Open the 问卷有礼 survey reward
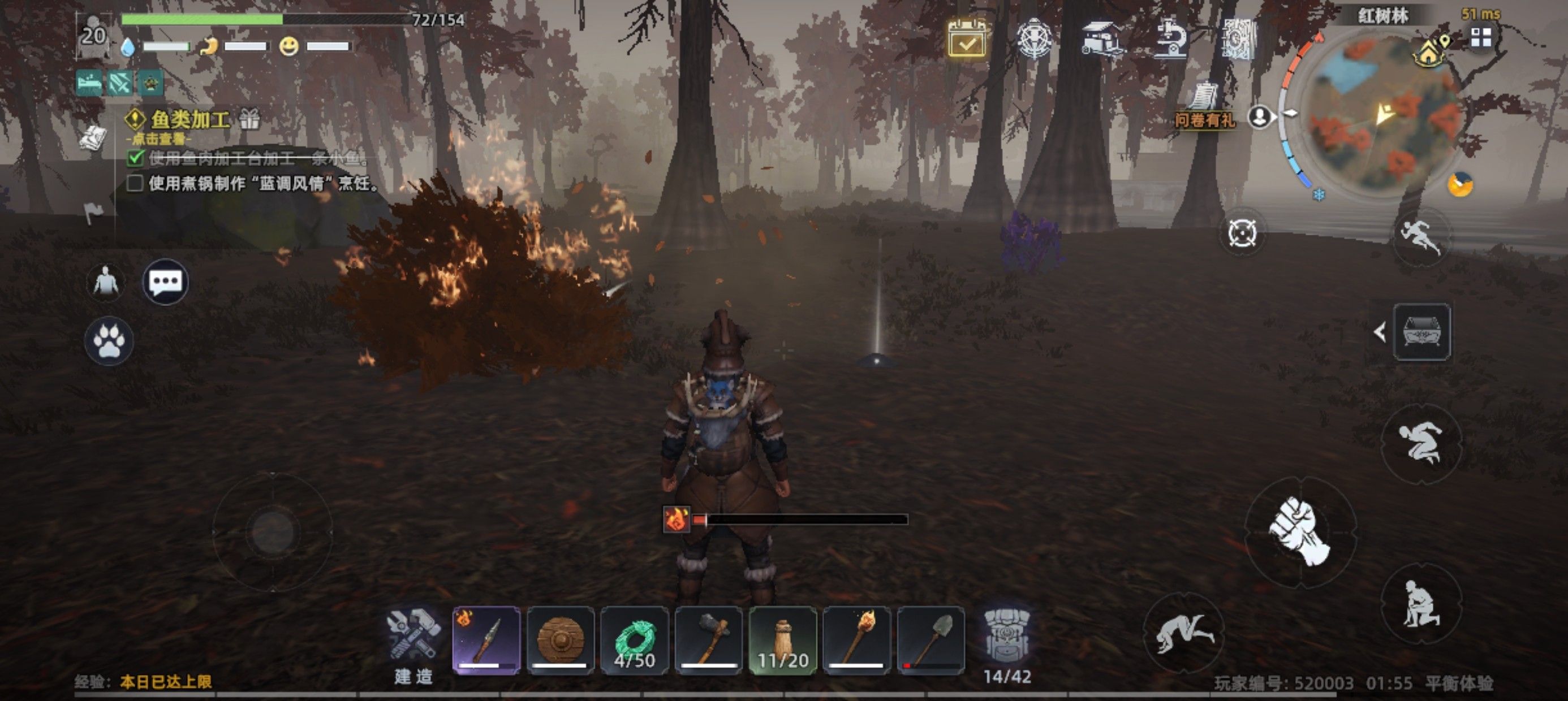This screenshot has height=701, width=1568. (1205, 106)
